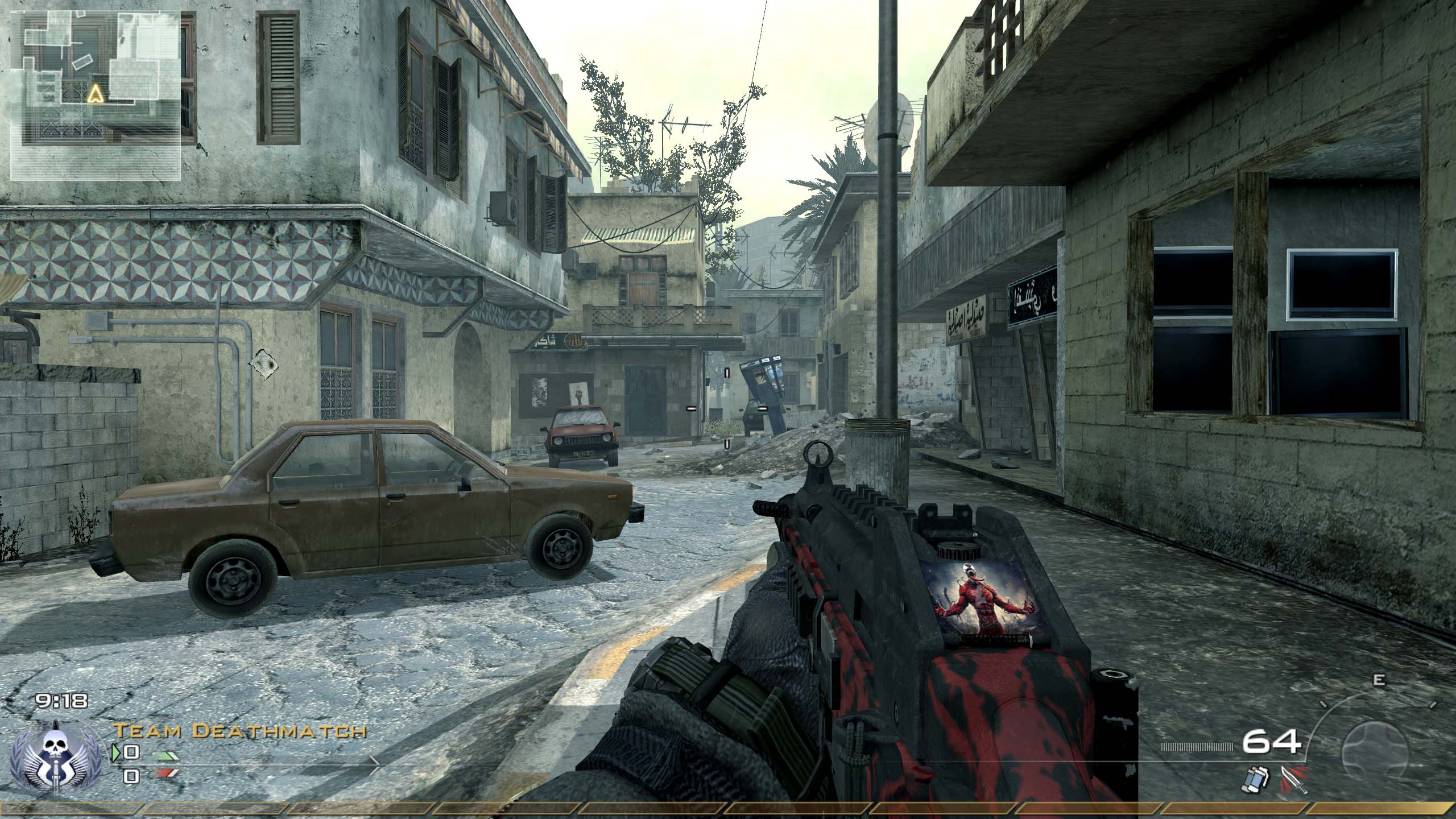
Task: Click the green allied score arrow
Action: [165, 755]
